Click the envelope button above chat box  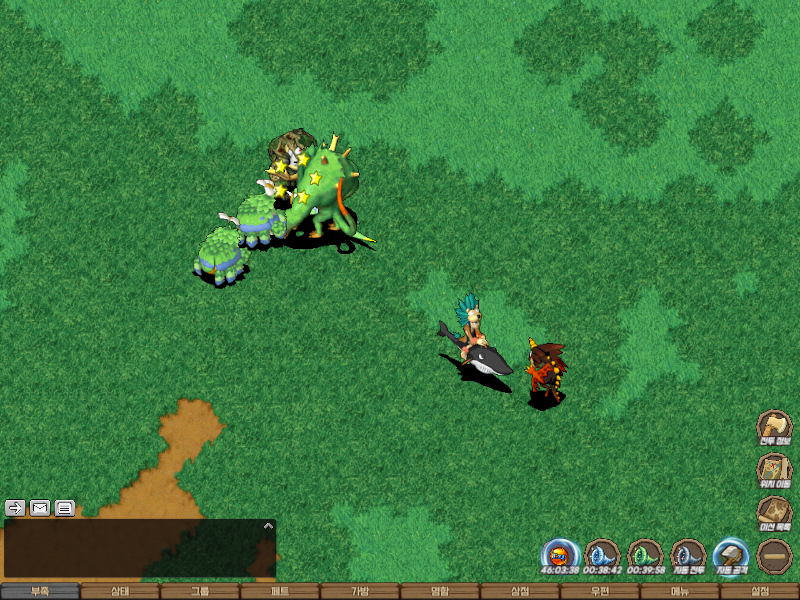pyautogui.click(x=40, y=508)
